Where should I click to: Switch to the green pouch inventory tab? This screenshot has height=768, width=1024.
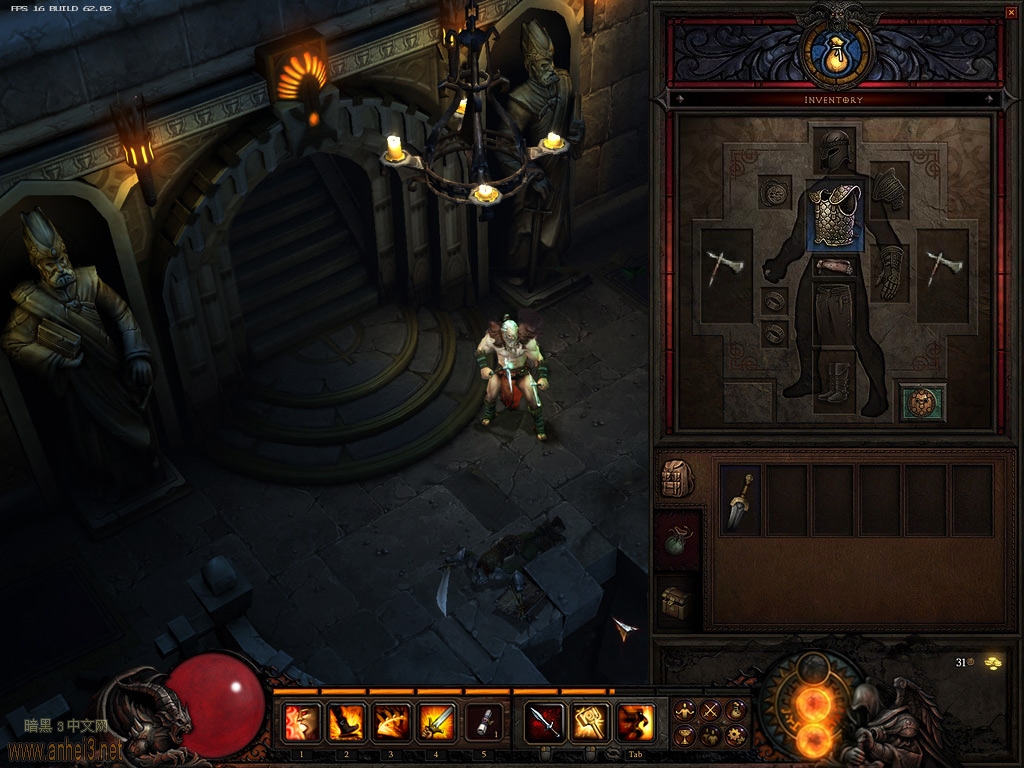(677, 541)
